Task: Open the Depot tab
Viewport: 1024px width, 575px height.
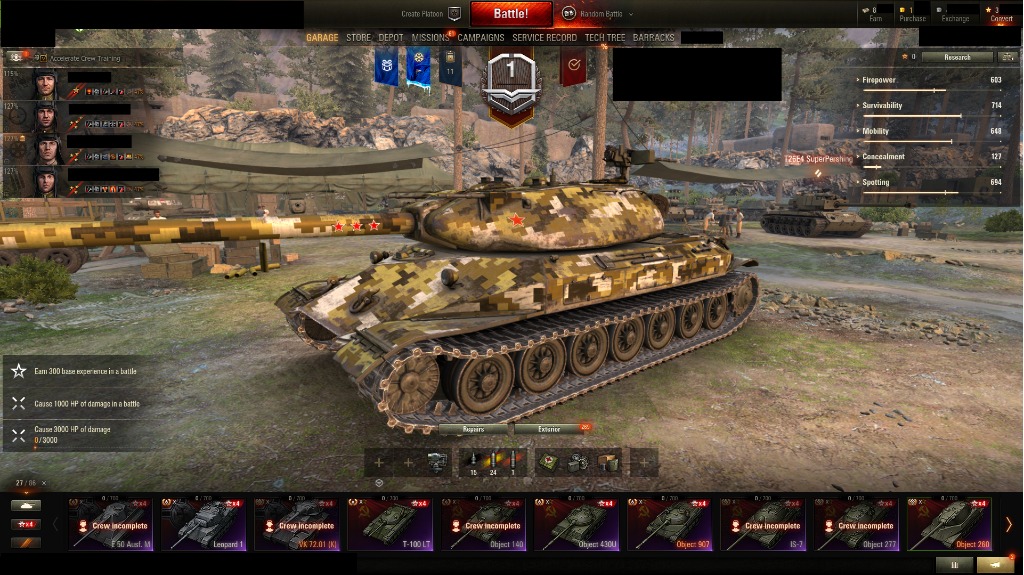Action: pos(391,38)
